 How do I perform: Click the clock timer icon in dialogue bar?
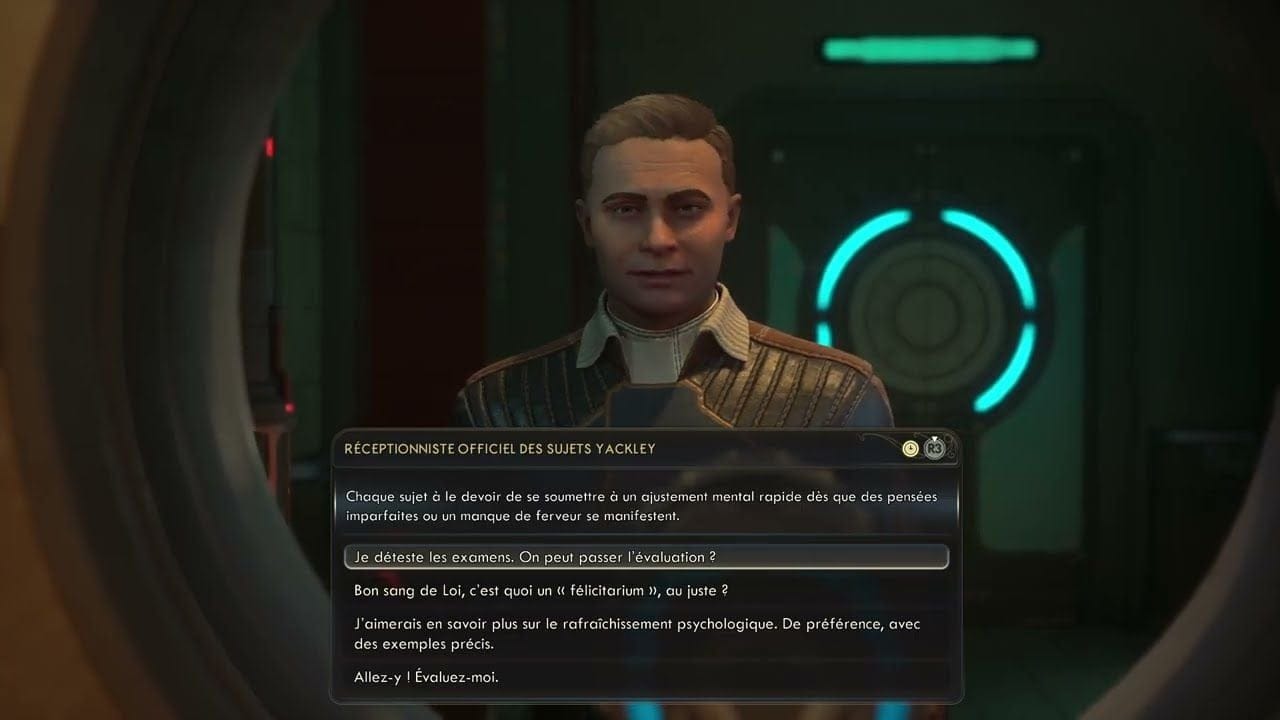coord(910,448)
